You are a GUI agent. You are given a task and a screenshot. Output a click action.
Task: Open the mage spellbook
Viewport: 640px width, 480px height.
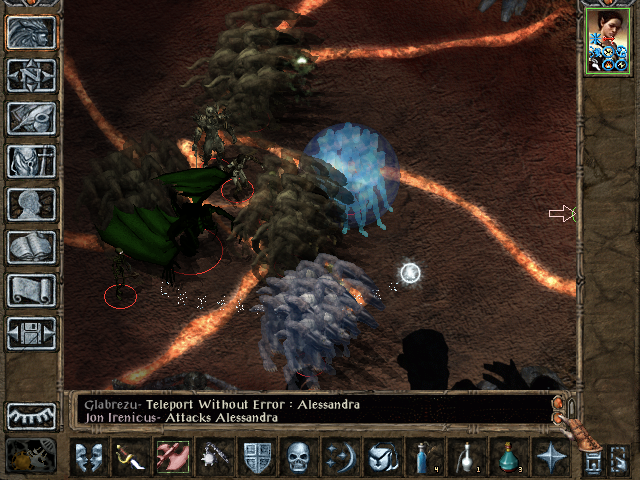pos(32,247)
